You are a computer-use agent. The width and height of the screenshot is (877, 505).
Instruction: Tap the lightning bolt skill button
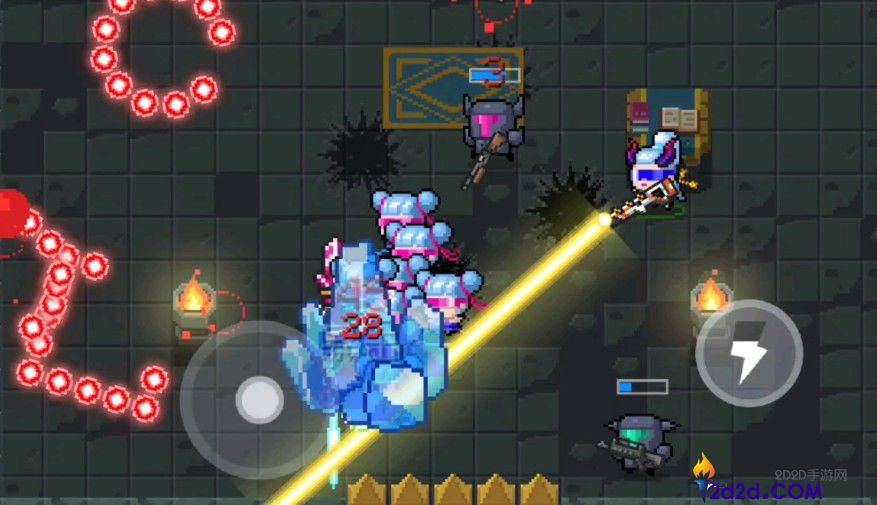(748, 353)
